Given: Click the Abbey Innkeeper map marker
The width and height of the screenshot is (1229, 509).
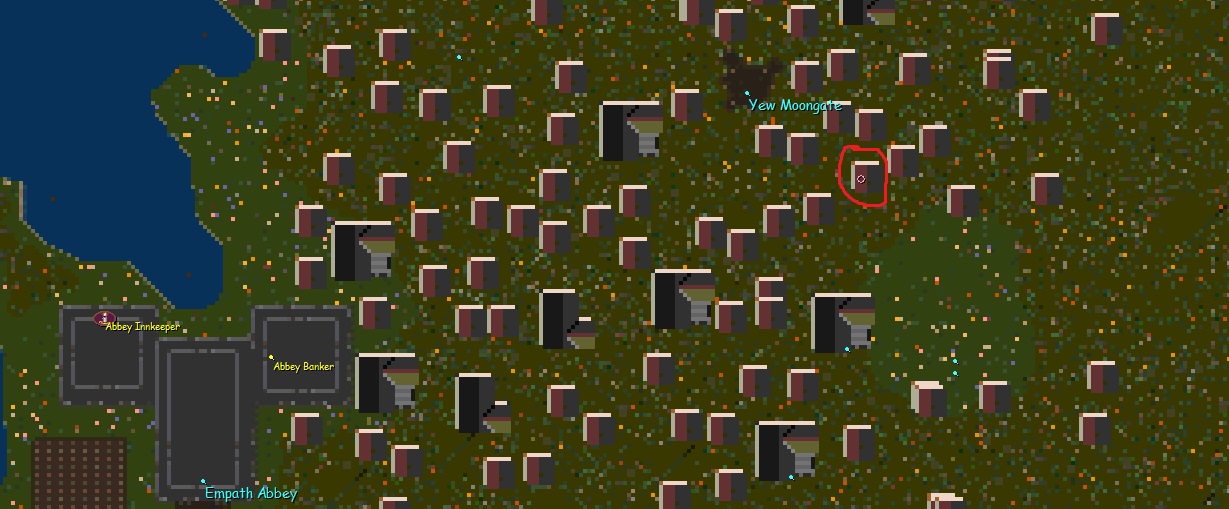Looking at the screenshot, I should tap(103, 319).
